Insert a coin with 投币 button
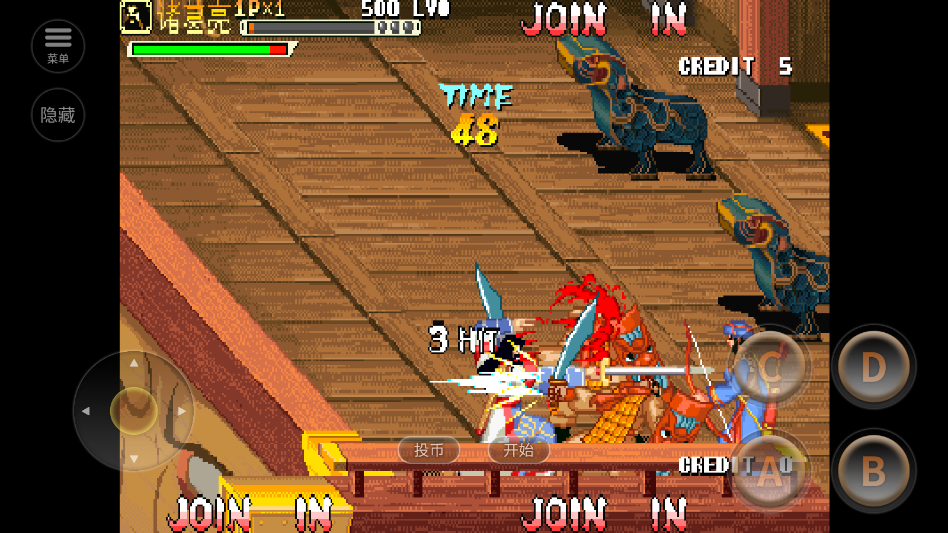Image resolution: width=948 pixels, height=533 pixels. click(x=429, y=450)
